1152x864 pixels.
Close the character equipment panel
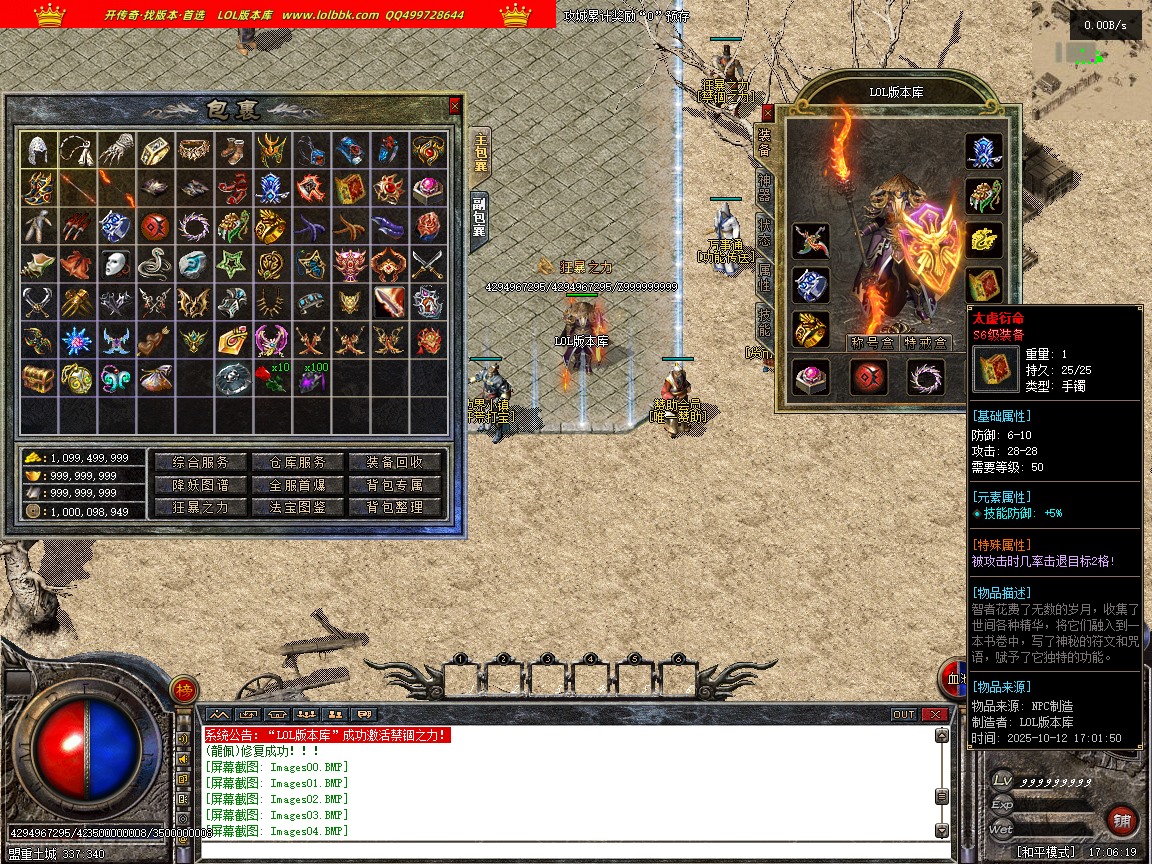(x=768, y=113)
